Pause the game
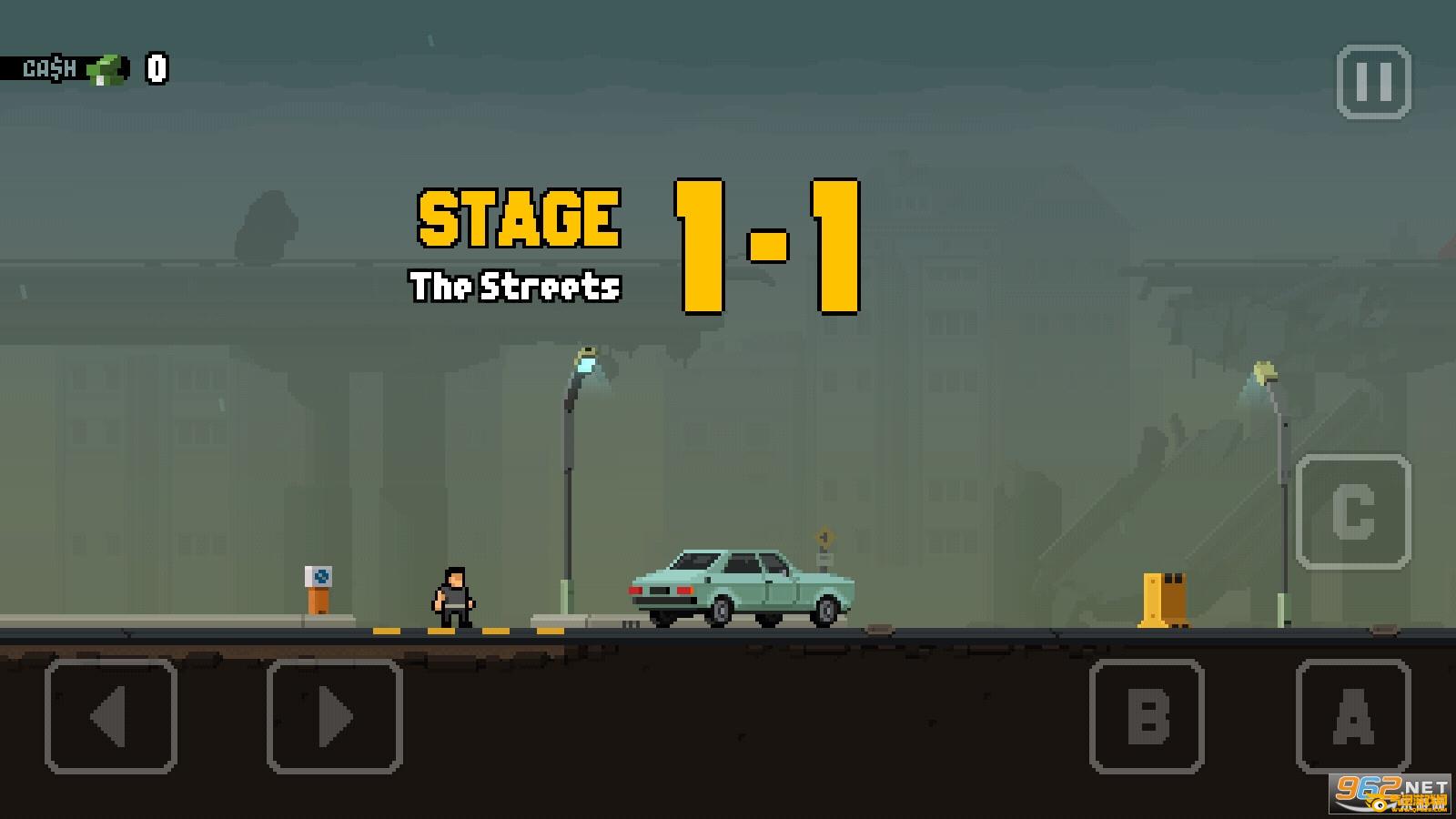 tap(1373, 82)
